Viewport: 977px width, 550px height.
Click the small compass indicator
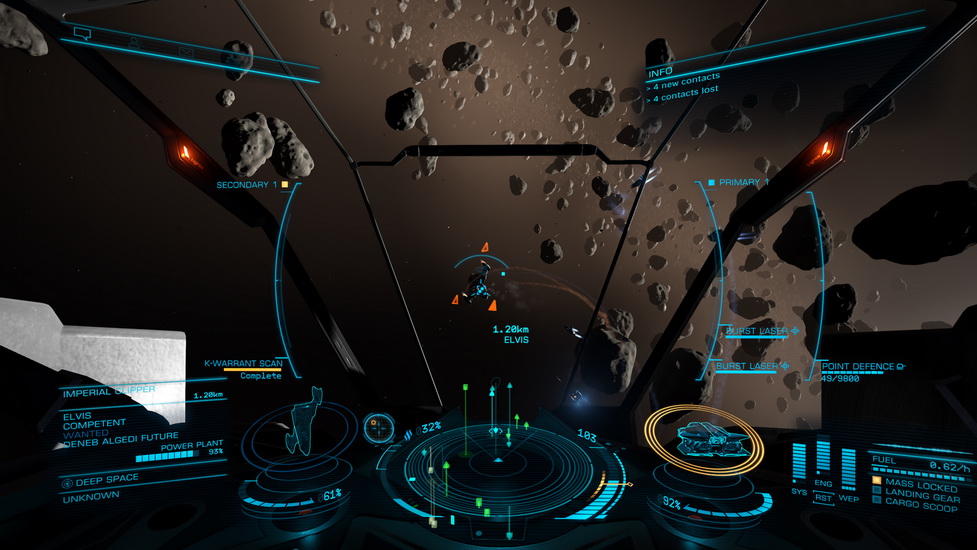pos(378,427)
